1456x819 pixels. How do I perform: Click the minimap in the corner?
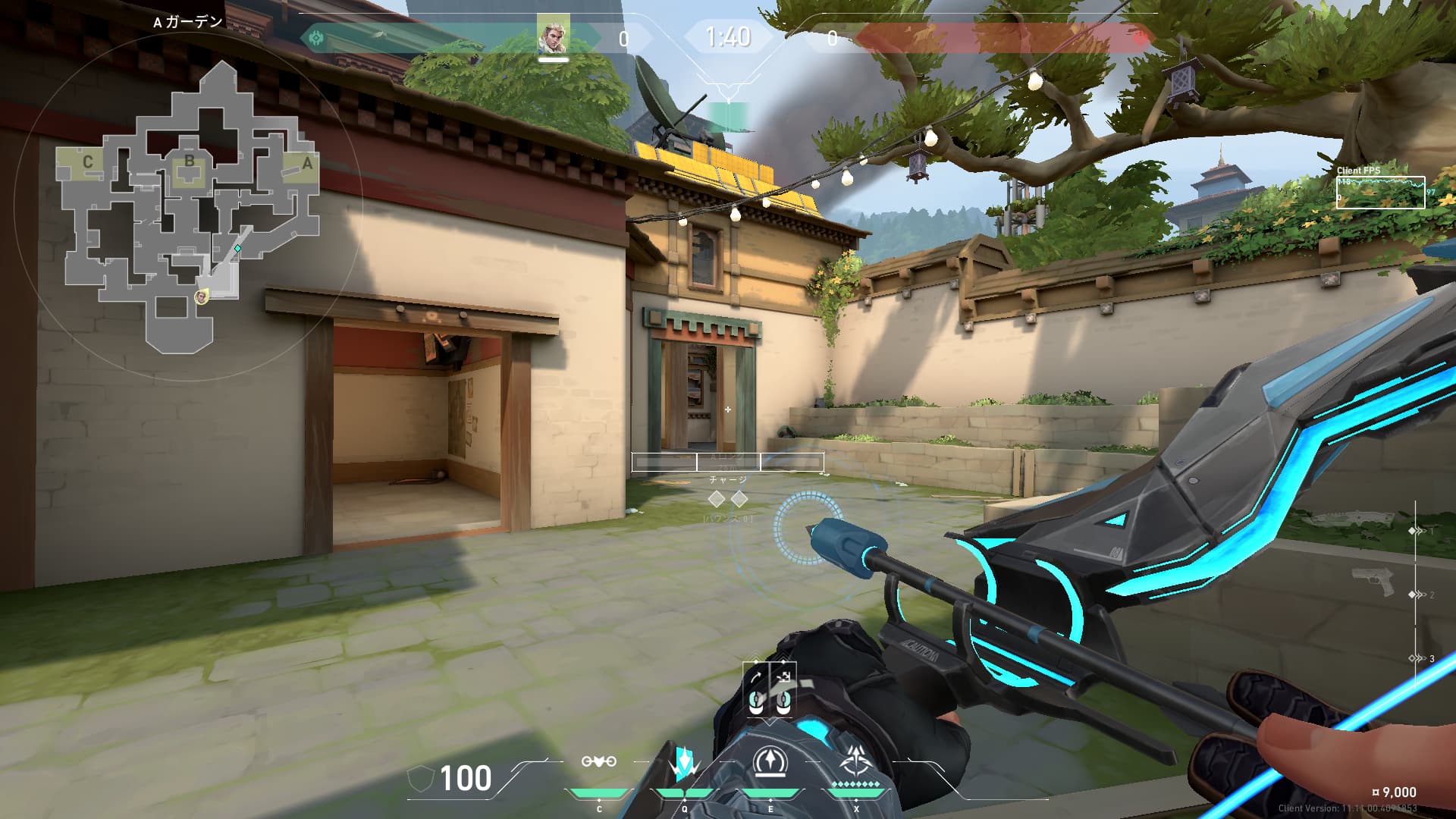pyautogui.click(x=190, y=206)
